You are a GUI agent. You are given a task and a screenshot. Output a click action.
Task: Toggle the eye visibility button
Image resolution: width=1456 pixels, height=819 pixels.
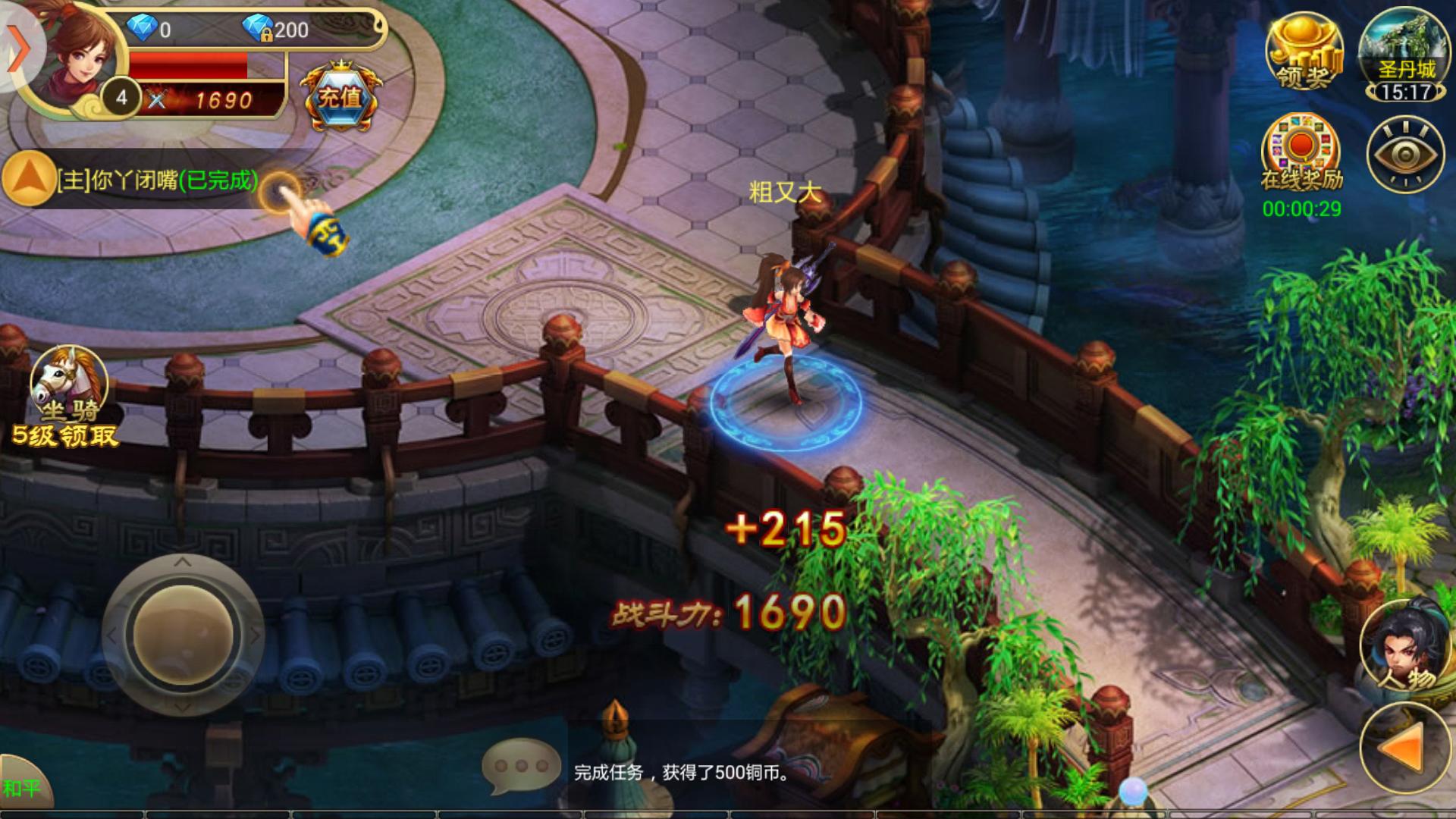point(1404,155)
